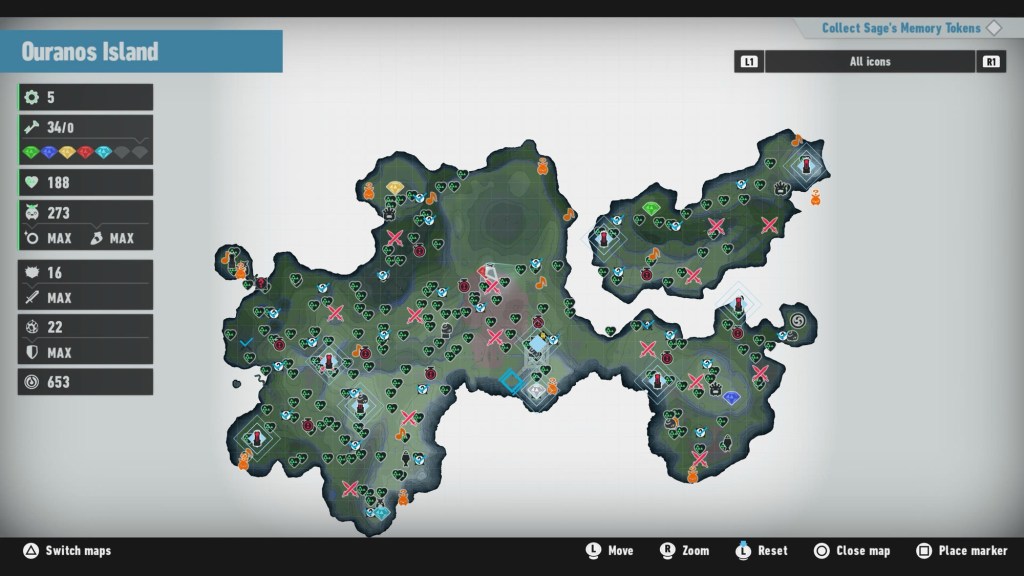Choose the spiral portal map marker
The height and width of the screenshot is (576, 1024).
tap(798, 320)
